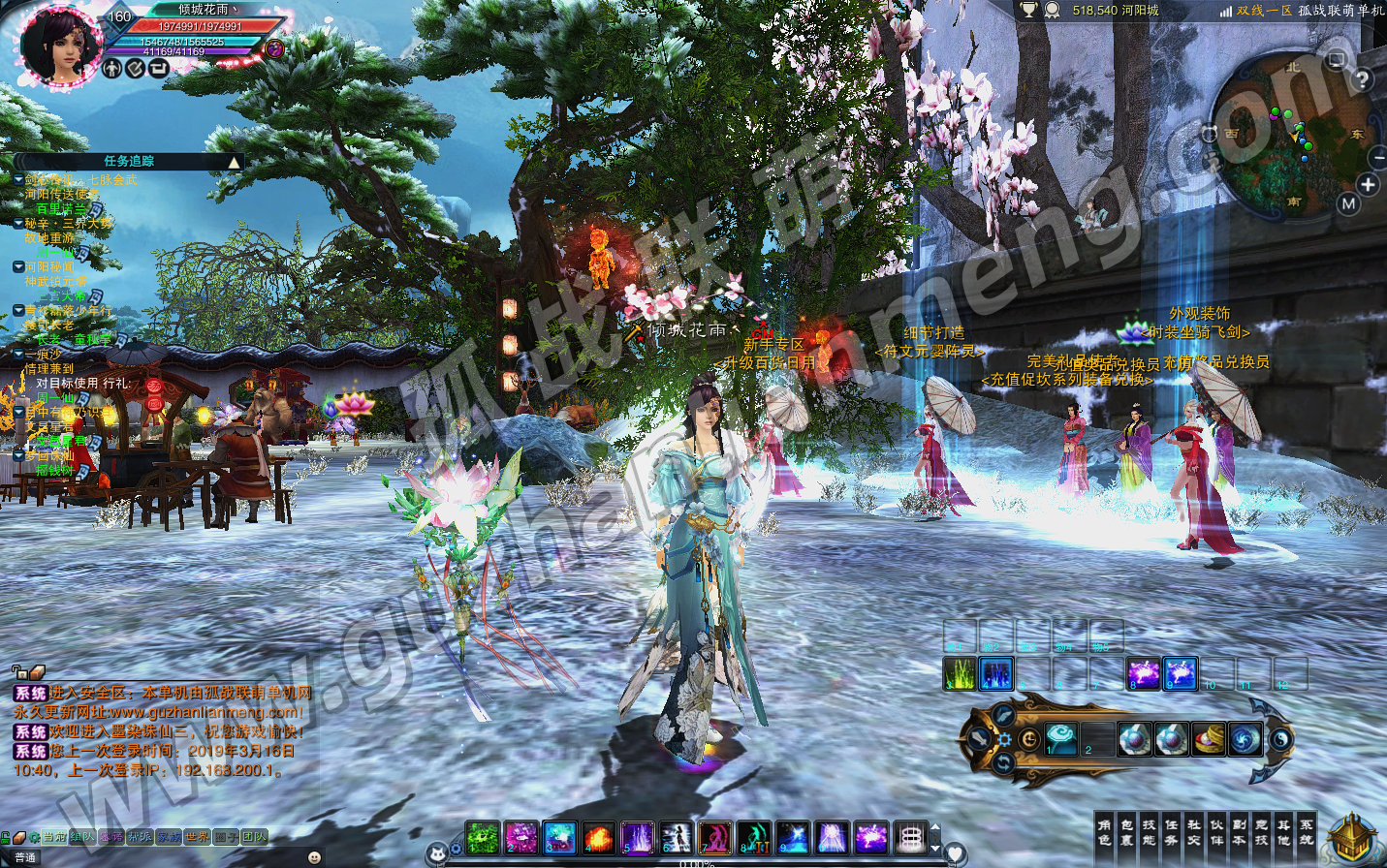Open the trophy achievements icon

point(1027,11)
